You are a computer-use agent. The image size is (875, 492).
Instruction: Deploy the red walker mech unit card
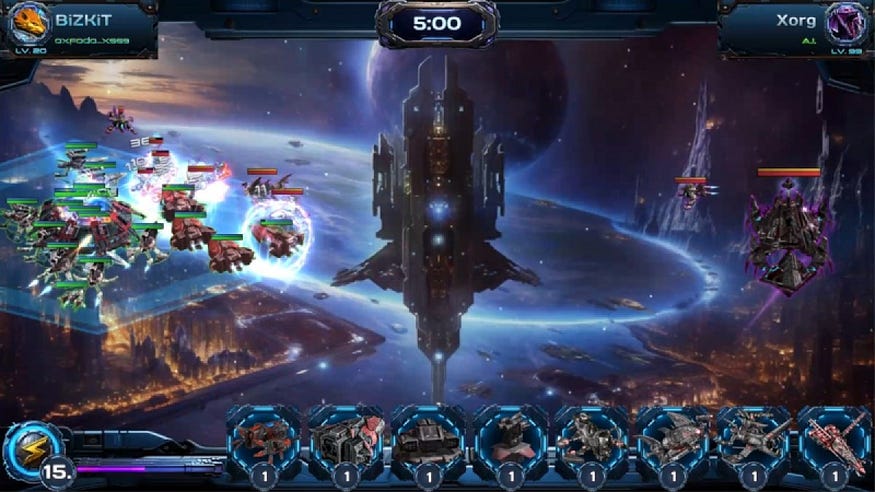point(264,440)
